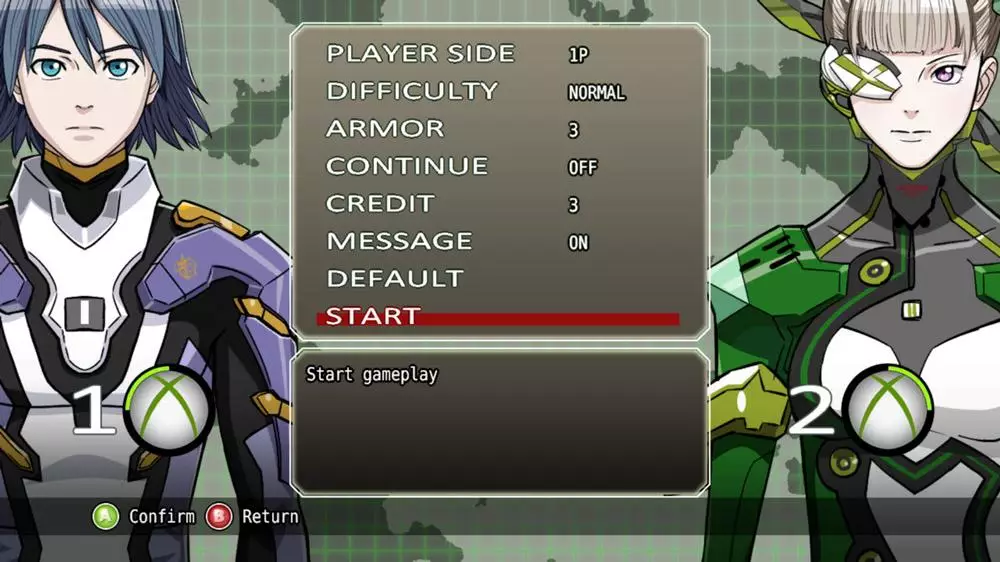Toggle the MESSAGE value ON
This screenshot has height=562, width=1000.
pyautogui.click(x=578, y=243)
